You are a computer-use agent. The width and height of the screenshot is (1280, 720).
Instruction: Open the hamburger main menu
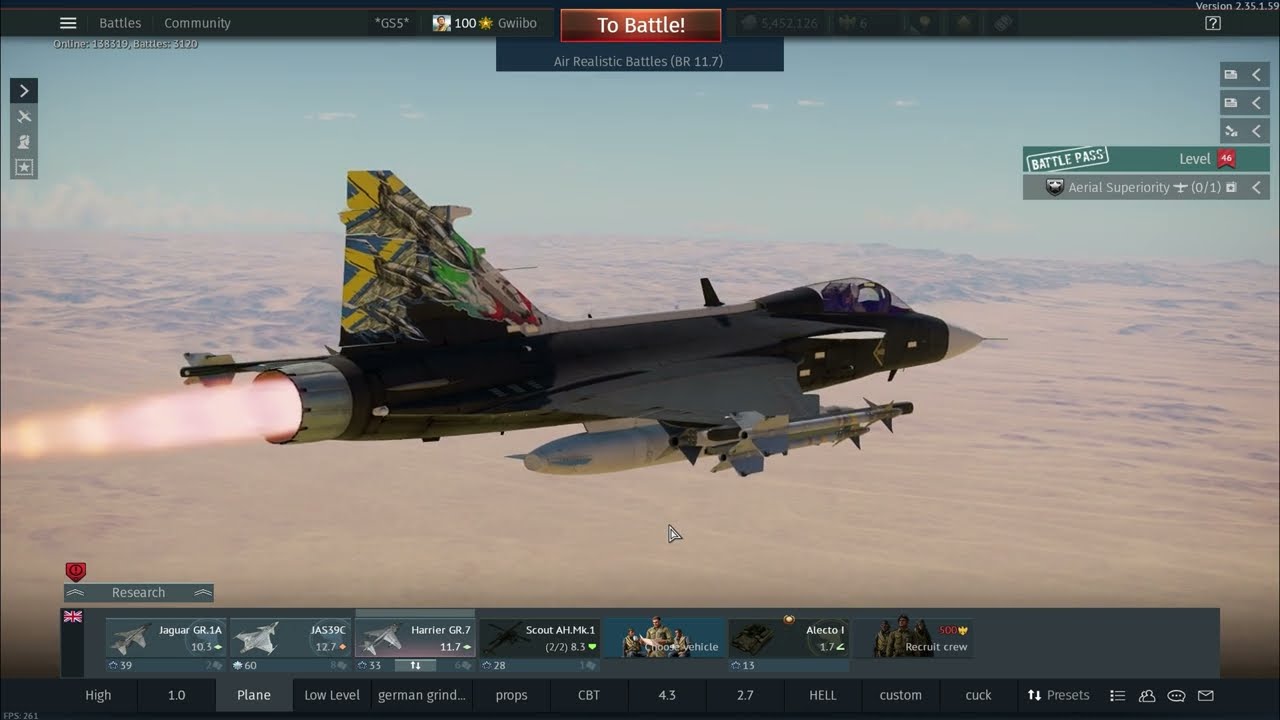tap(68, 23)
